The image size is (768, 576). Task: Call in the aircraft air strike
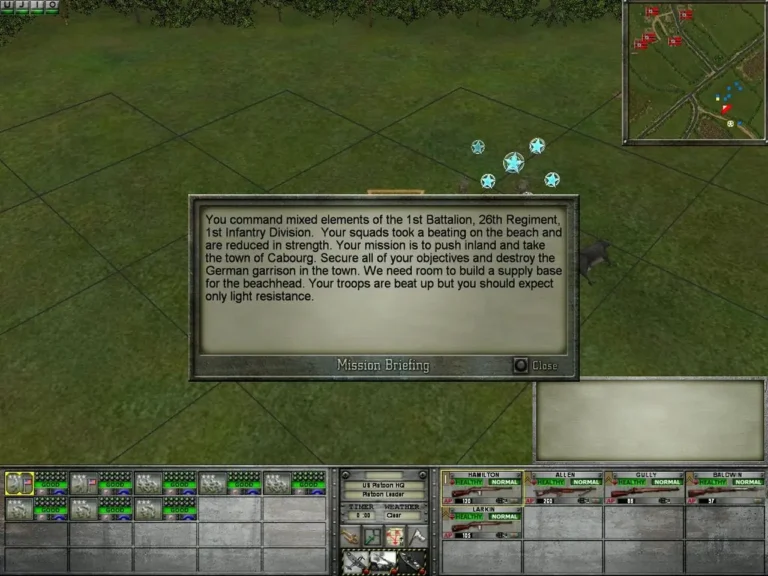(x=353, y=562)
